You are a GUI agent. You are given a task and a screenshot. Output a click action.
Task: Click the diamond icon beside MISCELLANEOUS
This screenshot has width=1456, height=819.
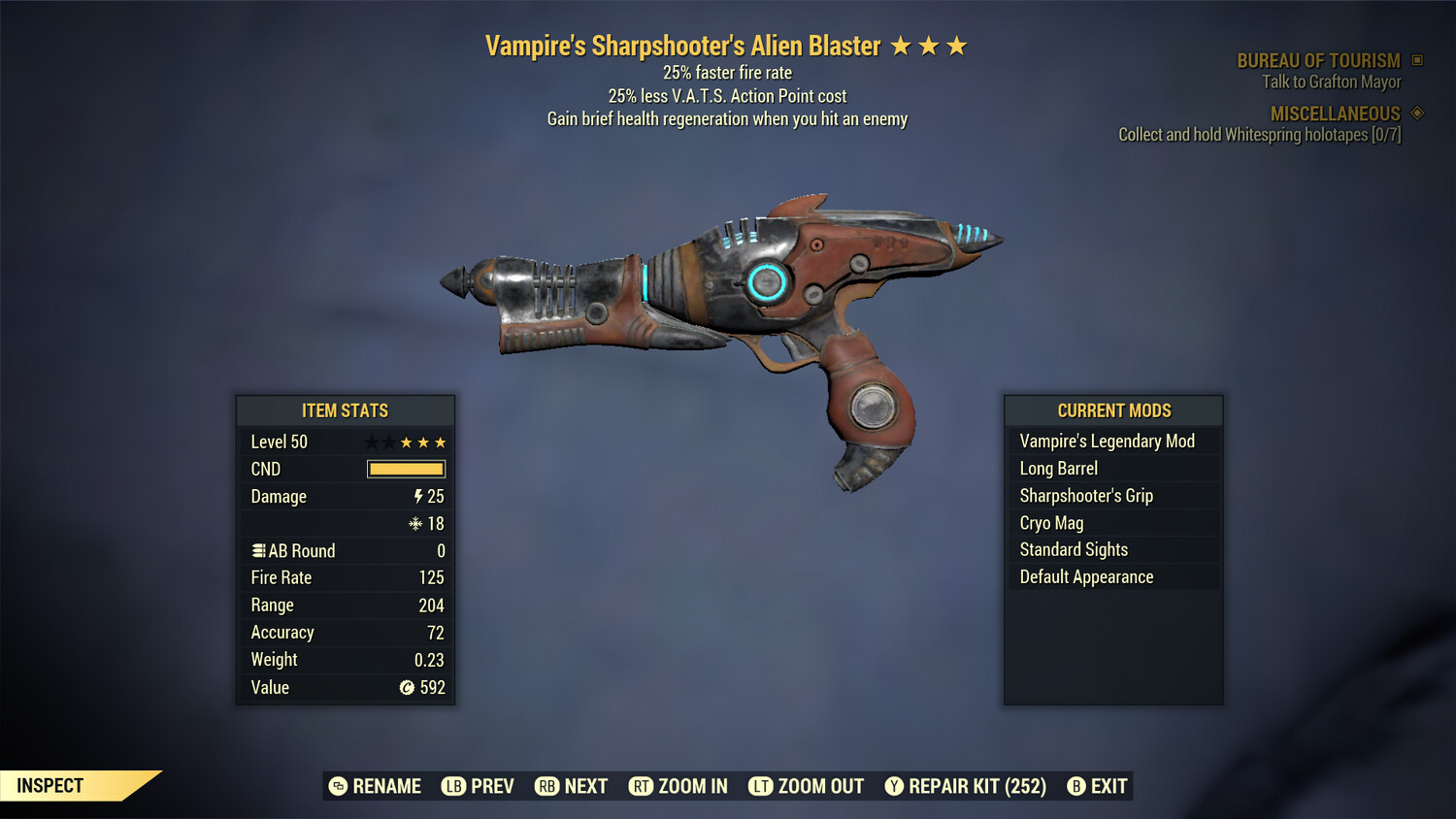click(x=1415, y=113)
